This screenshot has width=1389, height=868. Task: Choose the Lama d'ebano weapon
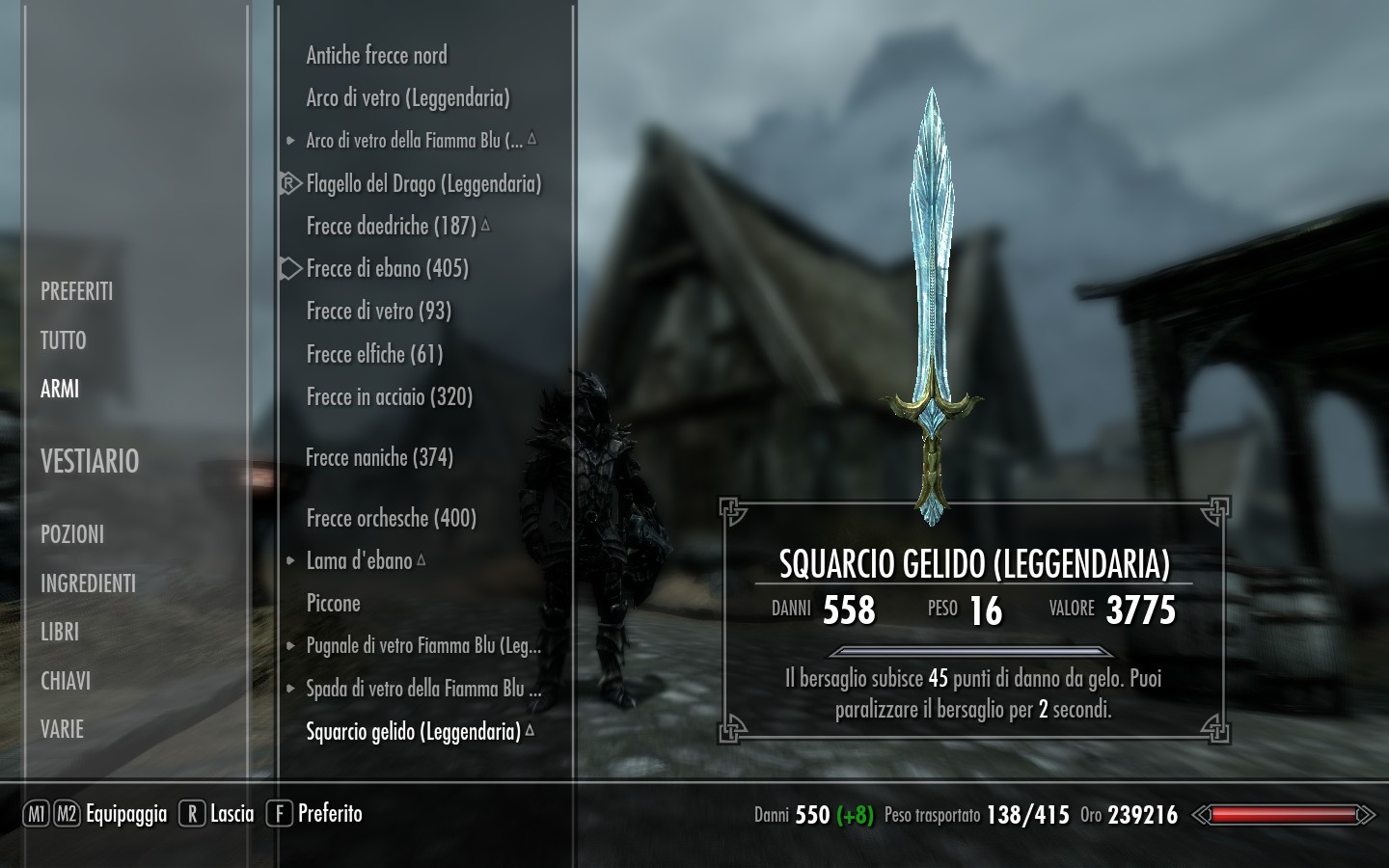point(359,560)
